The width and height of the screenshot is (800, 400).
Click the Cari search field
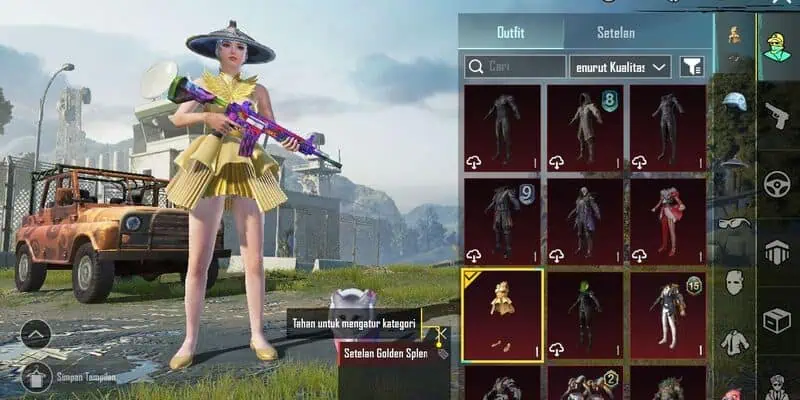pos(515,67)
